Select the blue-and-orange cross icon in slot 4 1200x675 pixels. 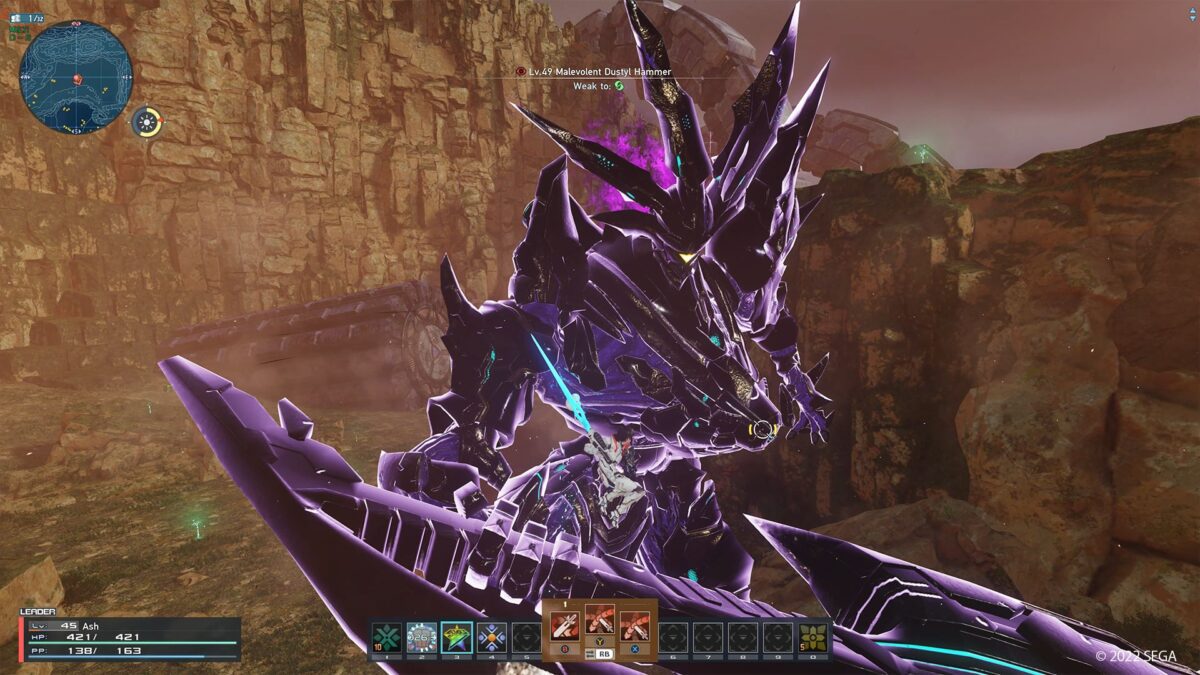click(491, 636)
